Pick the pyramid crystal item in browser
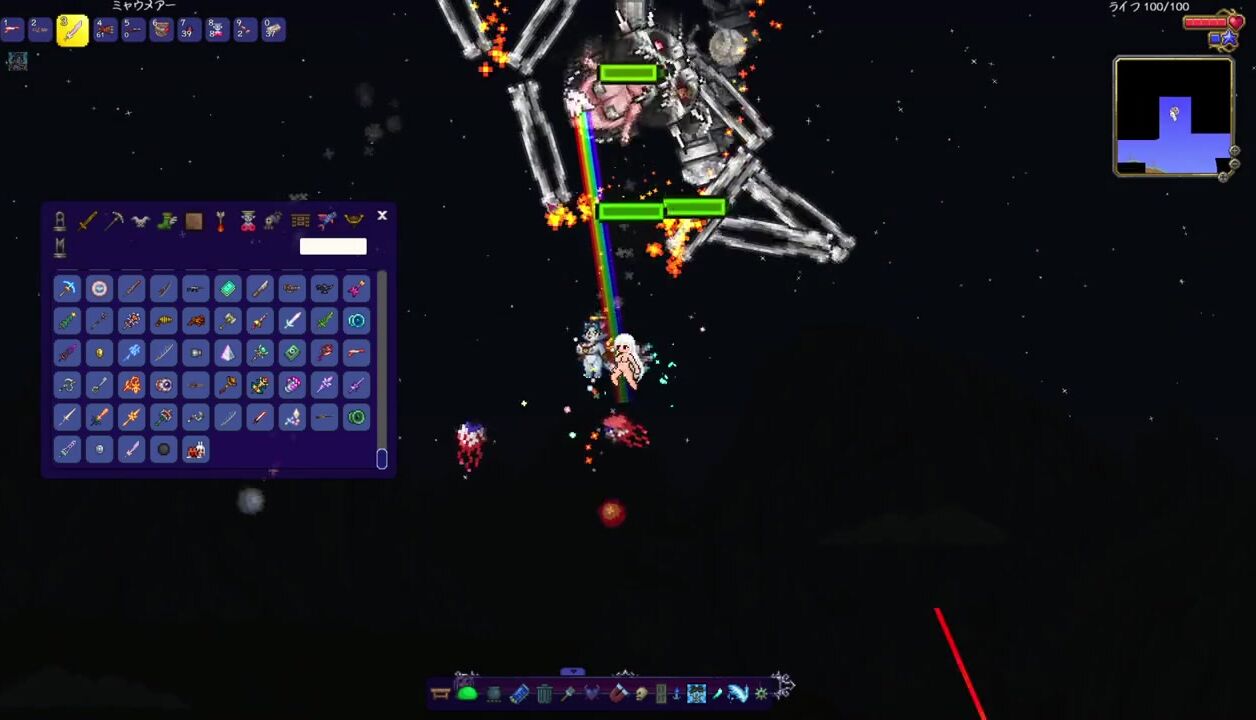The image size is (1256, 720). (x=227, y=353)
